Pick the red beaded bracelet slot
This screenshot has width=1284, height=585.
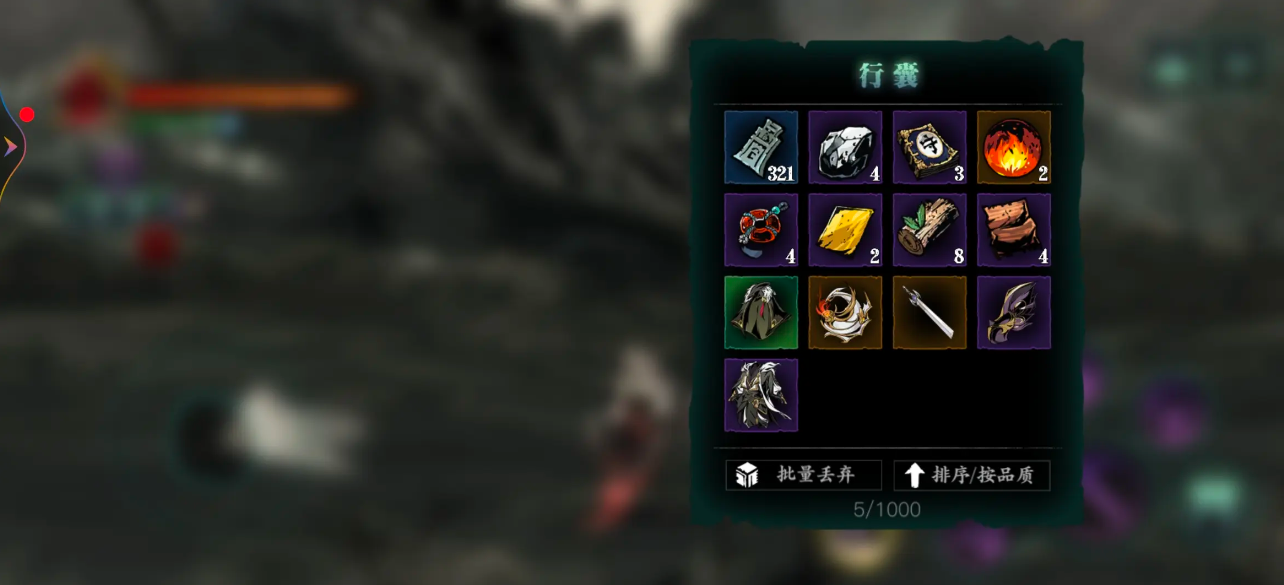click(761, 230)
